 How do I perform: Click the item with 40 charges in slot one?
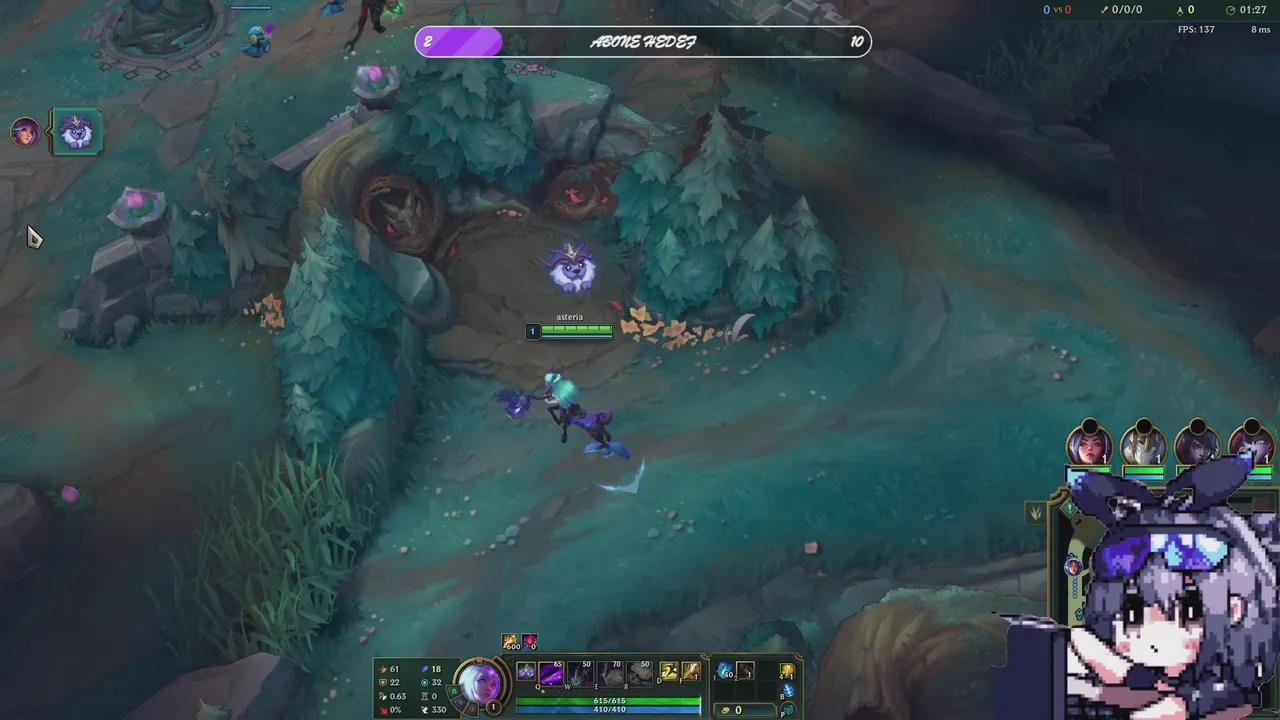pyautogui.click(x=726, y=671)
